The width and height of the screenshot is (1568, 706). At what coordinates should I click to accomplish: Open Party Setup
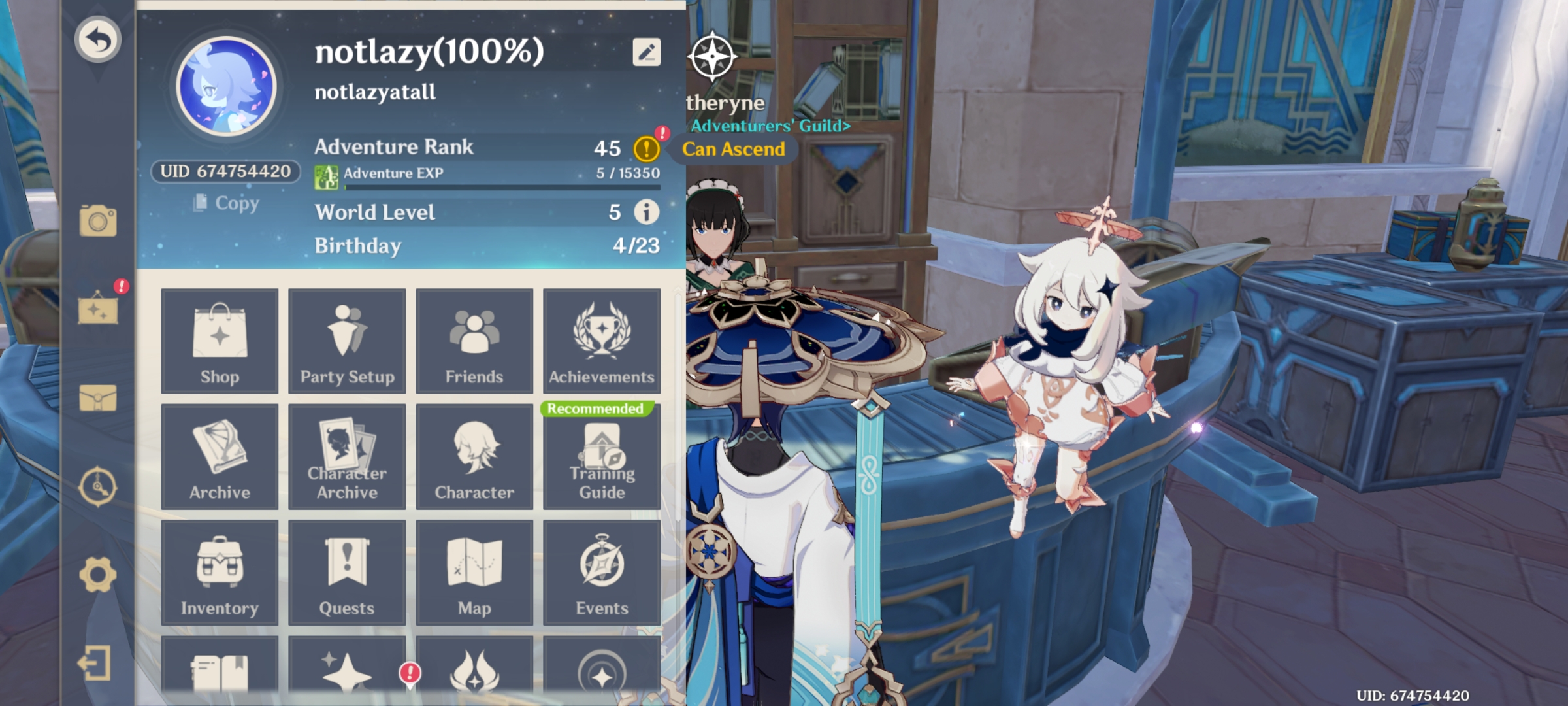[x=347, y=341]
